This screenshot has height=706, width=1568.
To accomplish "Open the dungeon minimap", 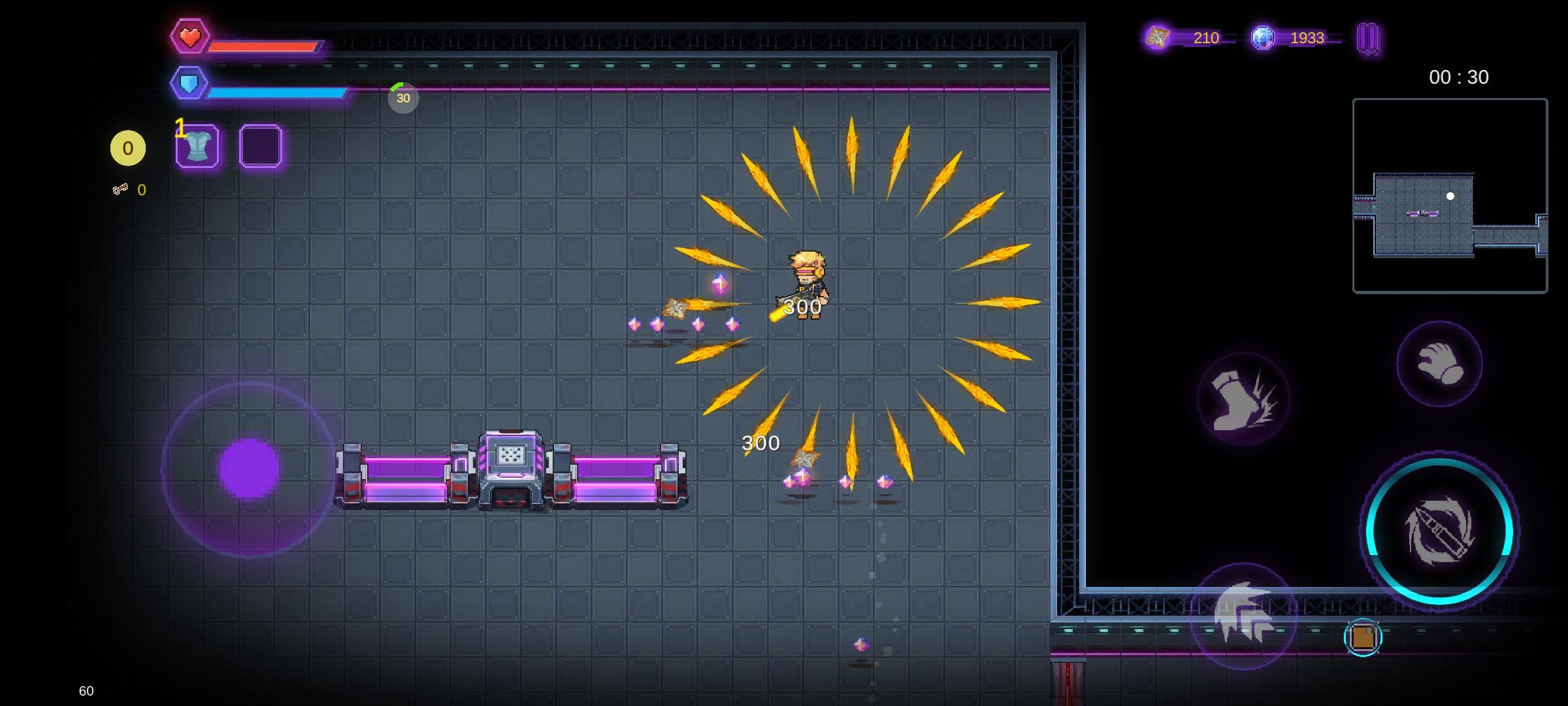I will (1450, 195).
